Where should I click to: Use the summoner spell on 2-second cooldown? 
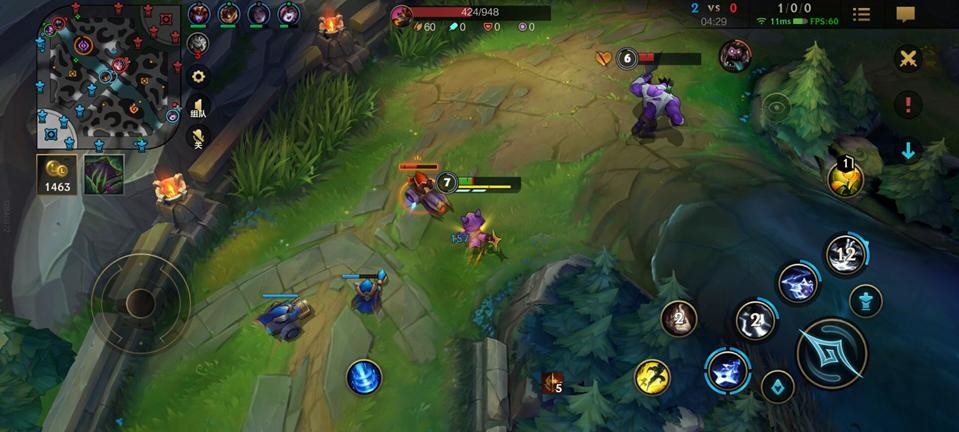[680, 319]
